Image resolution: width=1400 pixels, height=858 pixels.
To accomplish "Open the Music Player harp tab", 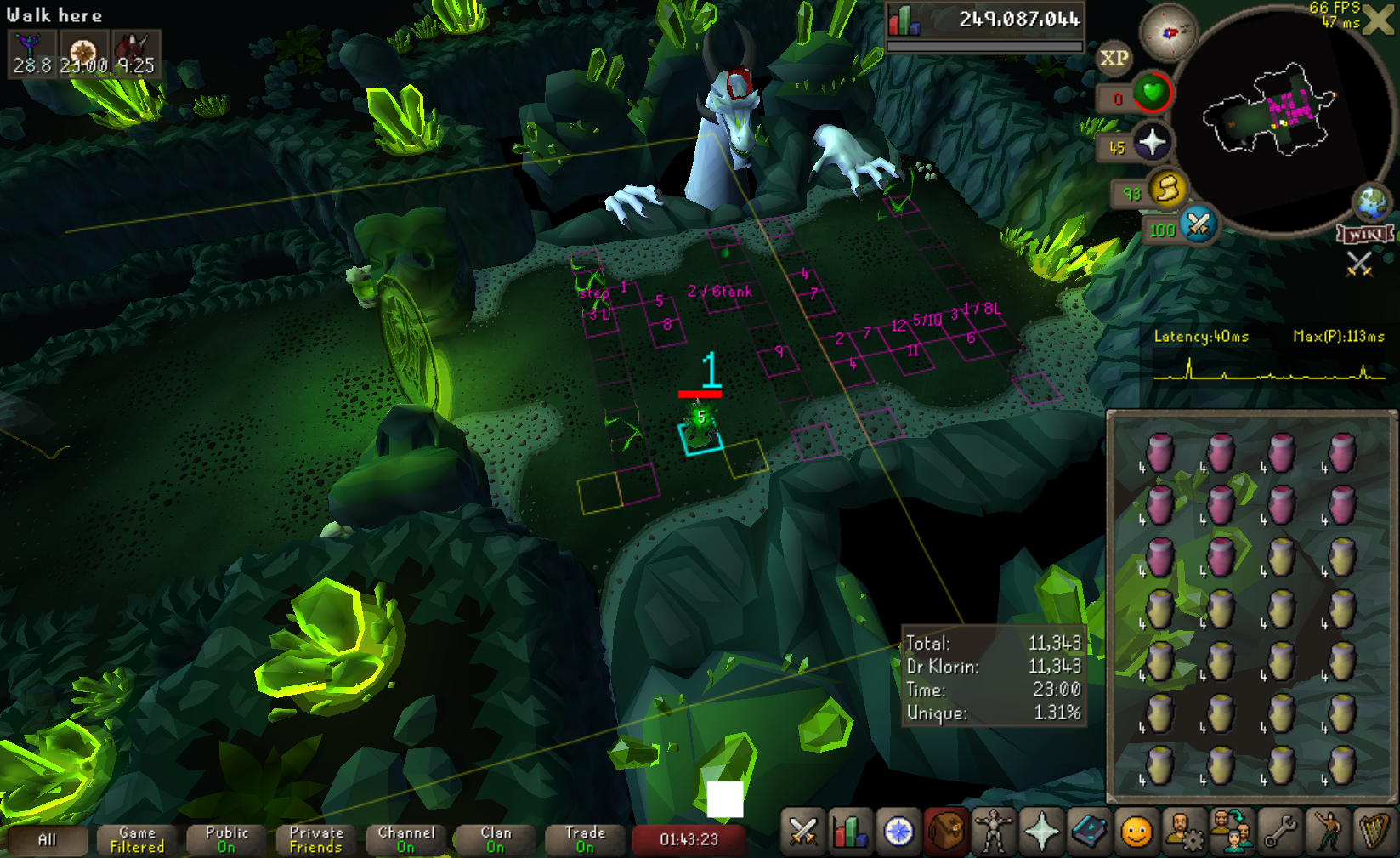I will (x=1374, y=832).
